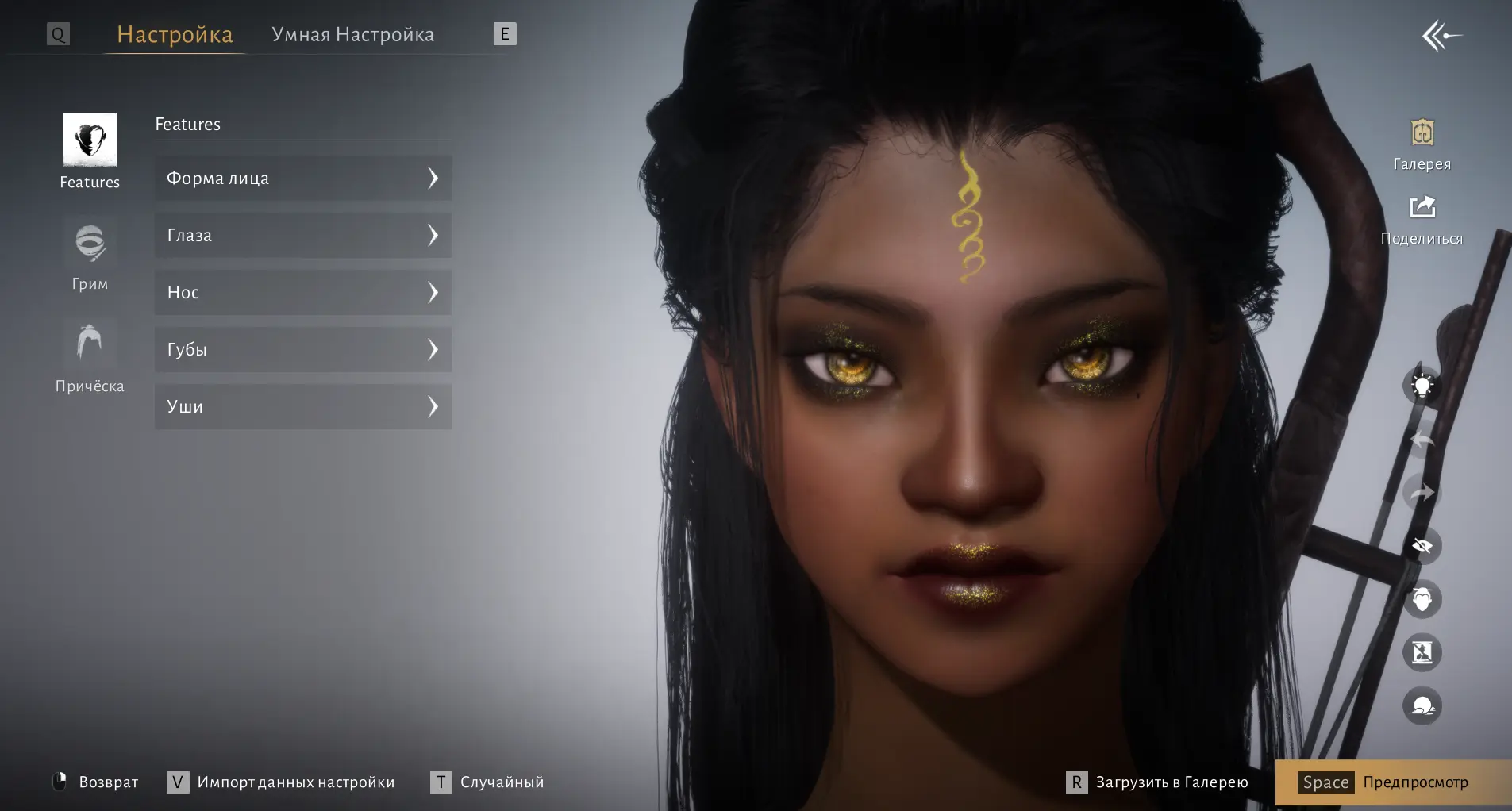Open Предпросмотр preview
The height and width of the screenshot is (811, 1512).
click(1393, 782)
